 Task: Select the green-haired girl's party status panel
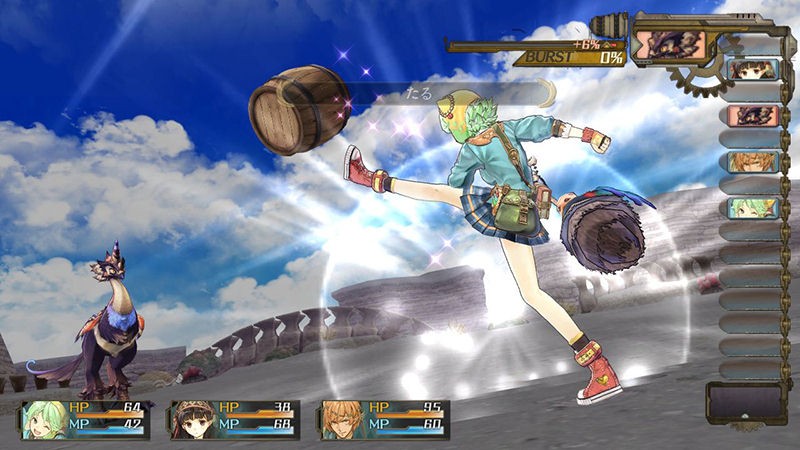[85, 420]
